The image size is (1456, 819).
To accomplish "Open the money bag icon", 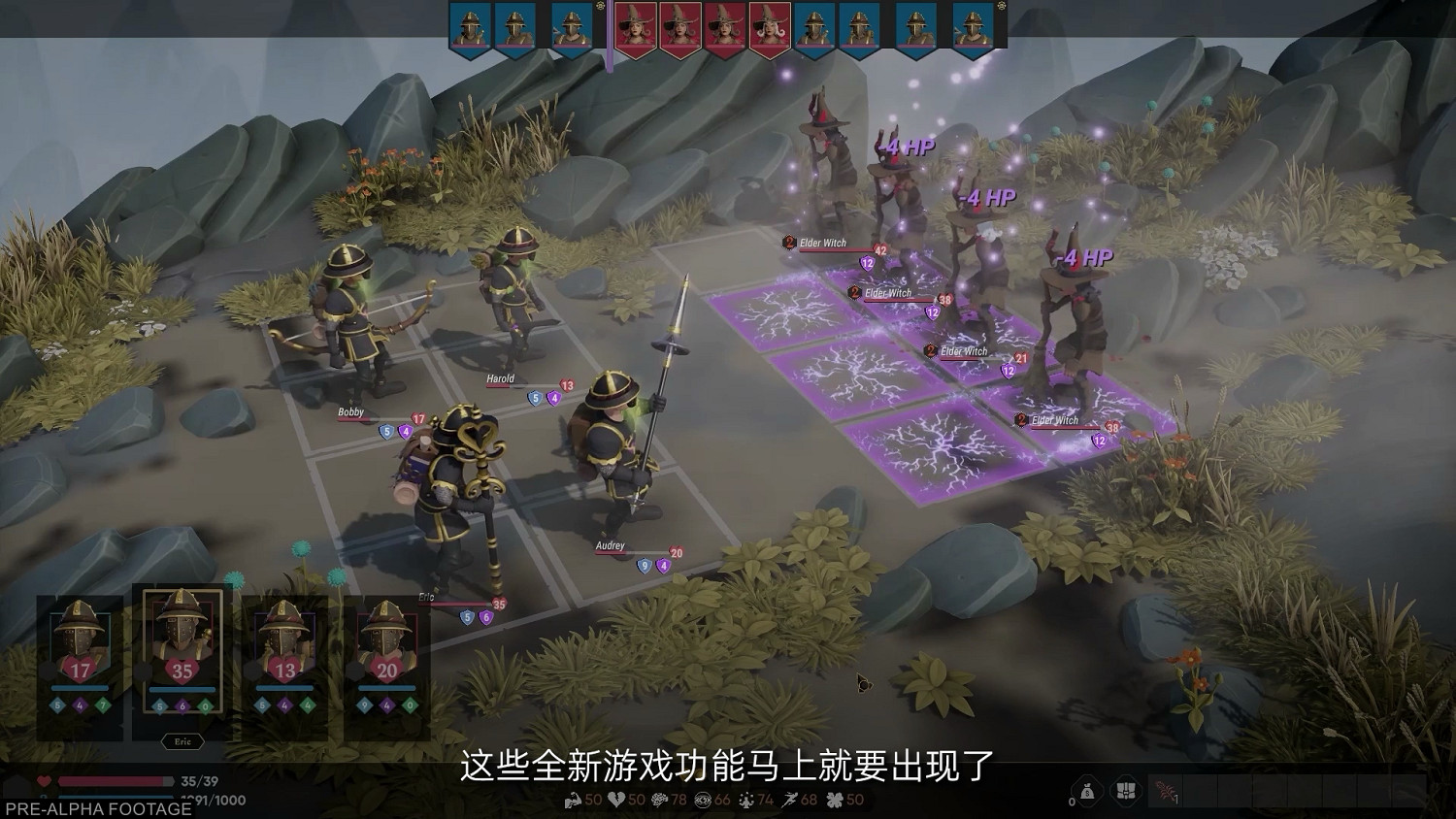I will pyautogui.click(x=1087, y=792).
